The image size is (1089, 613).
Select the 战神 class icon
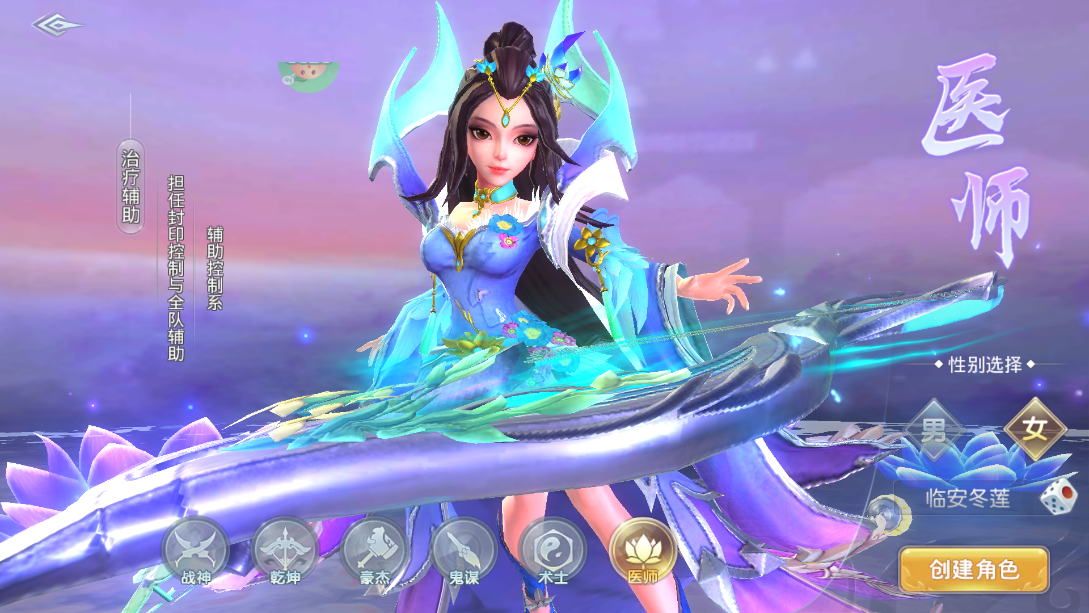coord(196,551)
